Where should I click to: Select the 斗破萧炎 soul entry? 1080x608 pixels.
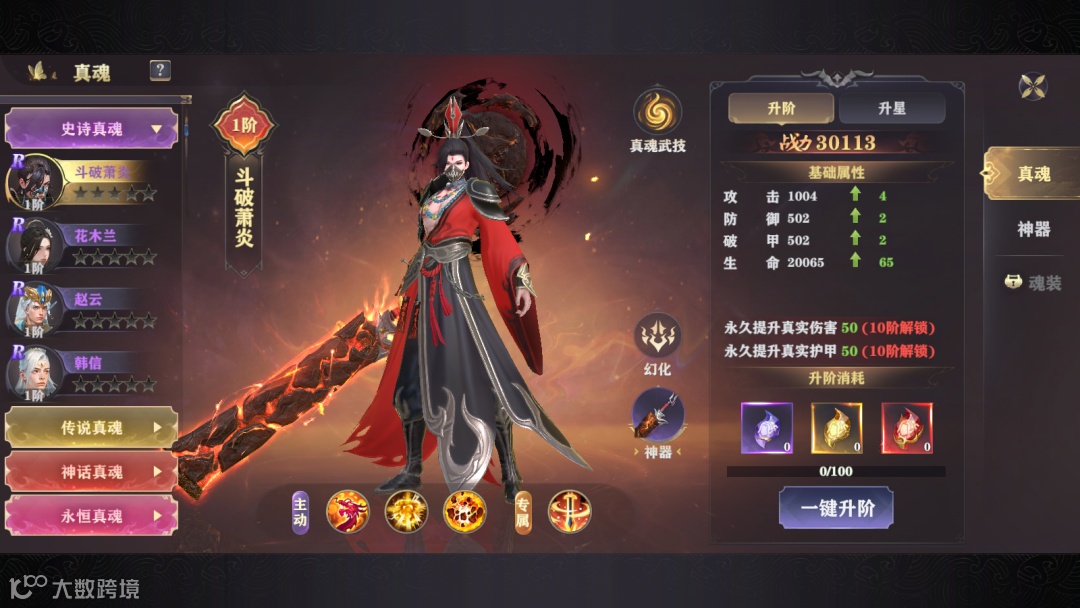point(90,181)
